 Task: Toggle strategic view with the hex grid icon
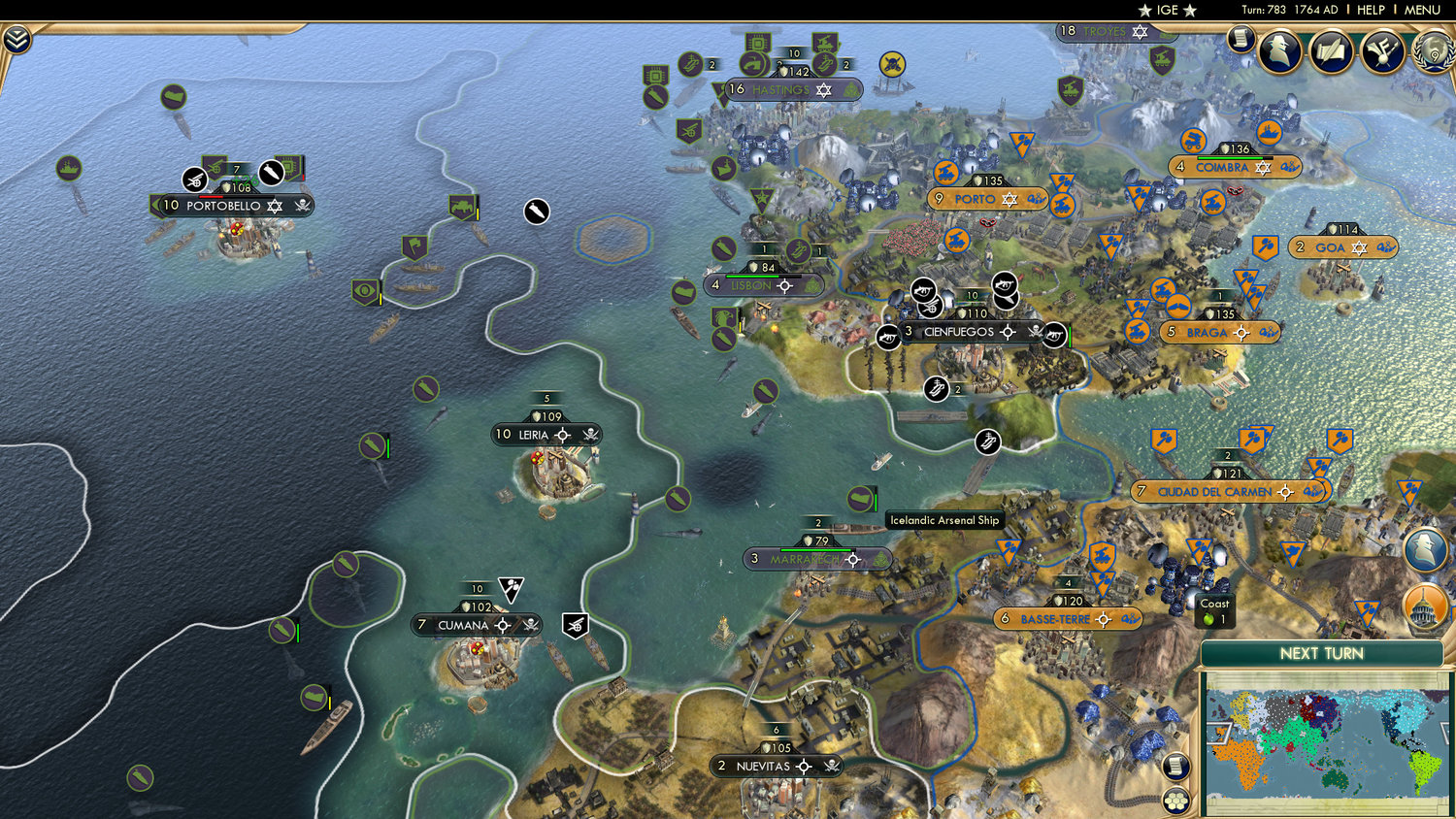(x=1175, y=804)
